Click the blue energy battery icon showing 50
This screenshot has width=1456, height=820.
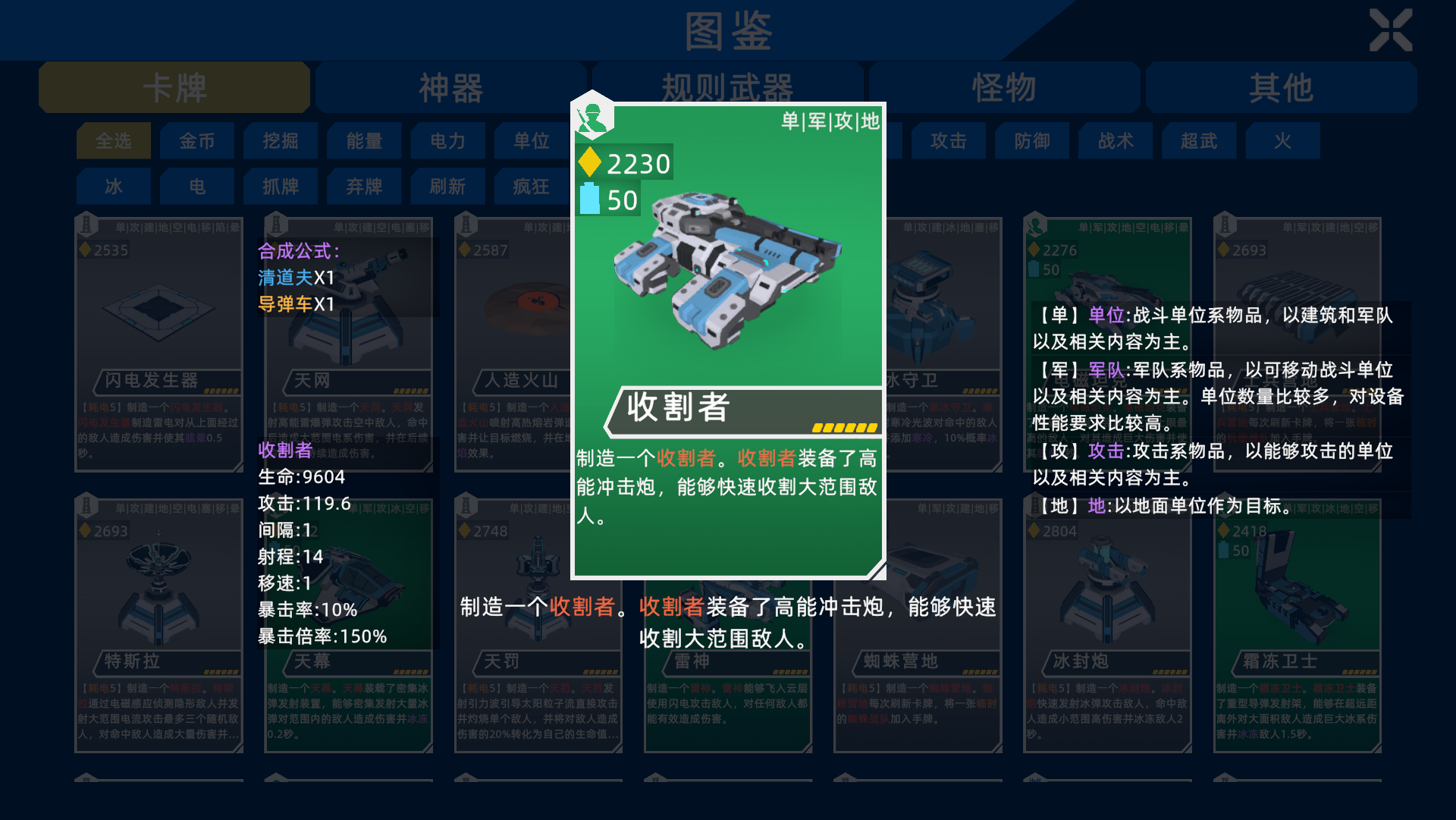point(591,200)
